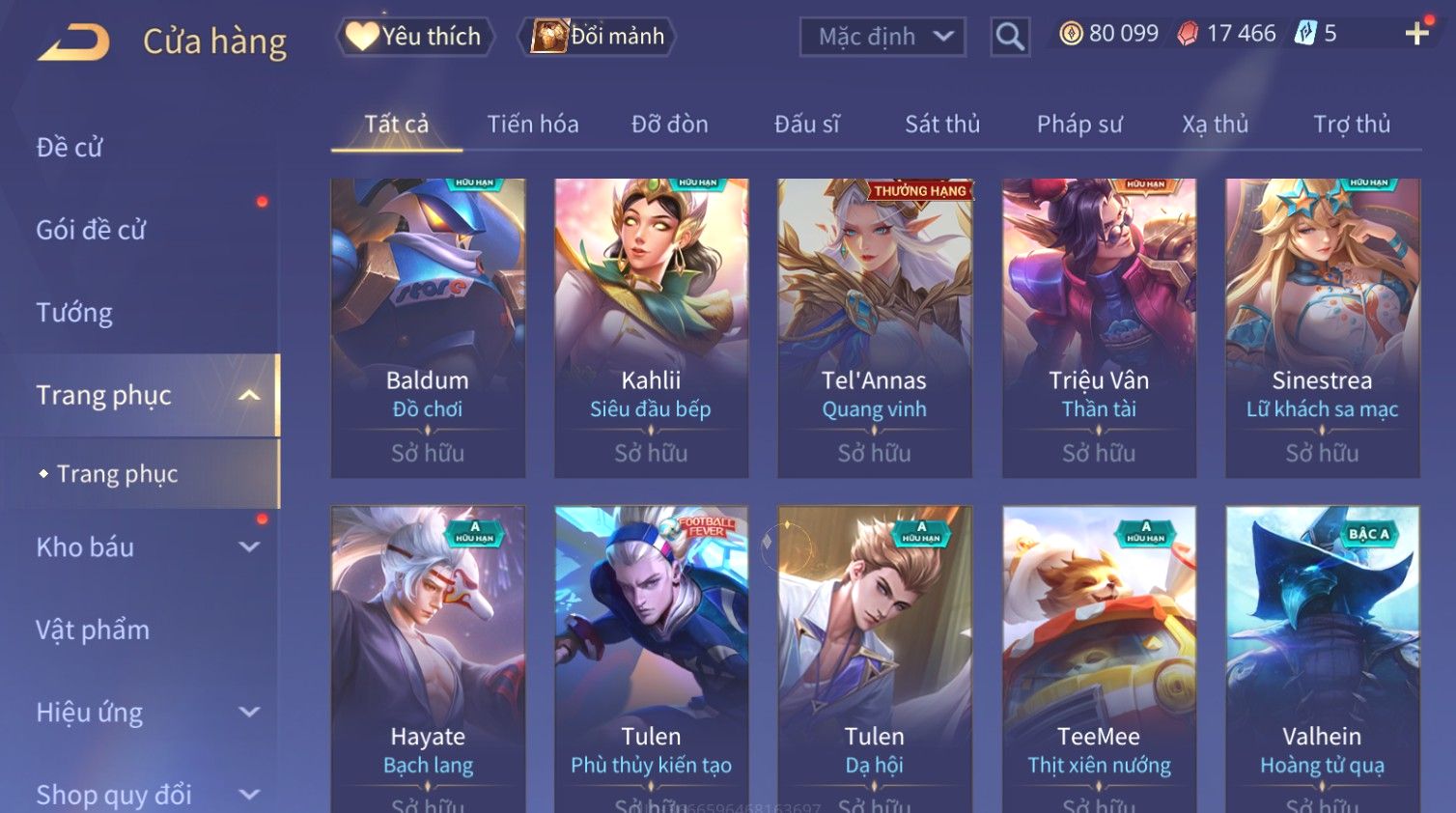The width and height of the screenshot is (1456, 813).
Task: Open the skin search magnifier
Action: 1010,37
